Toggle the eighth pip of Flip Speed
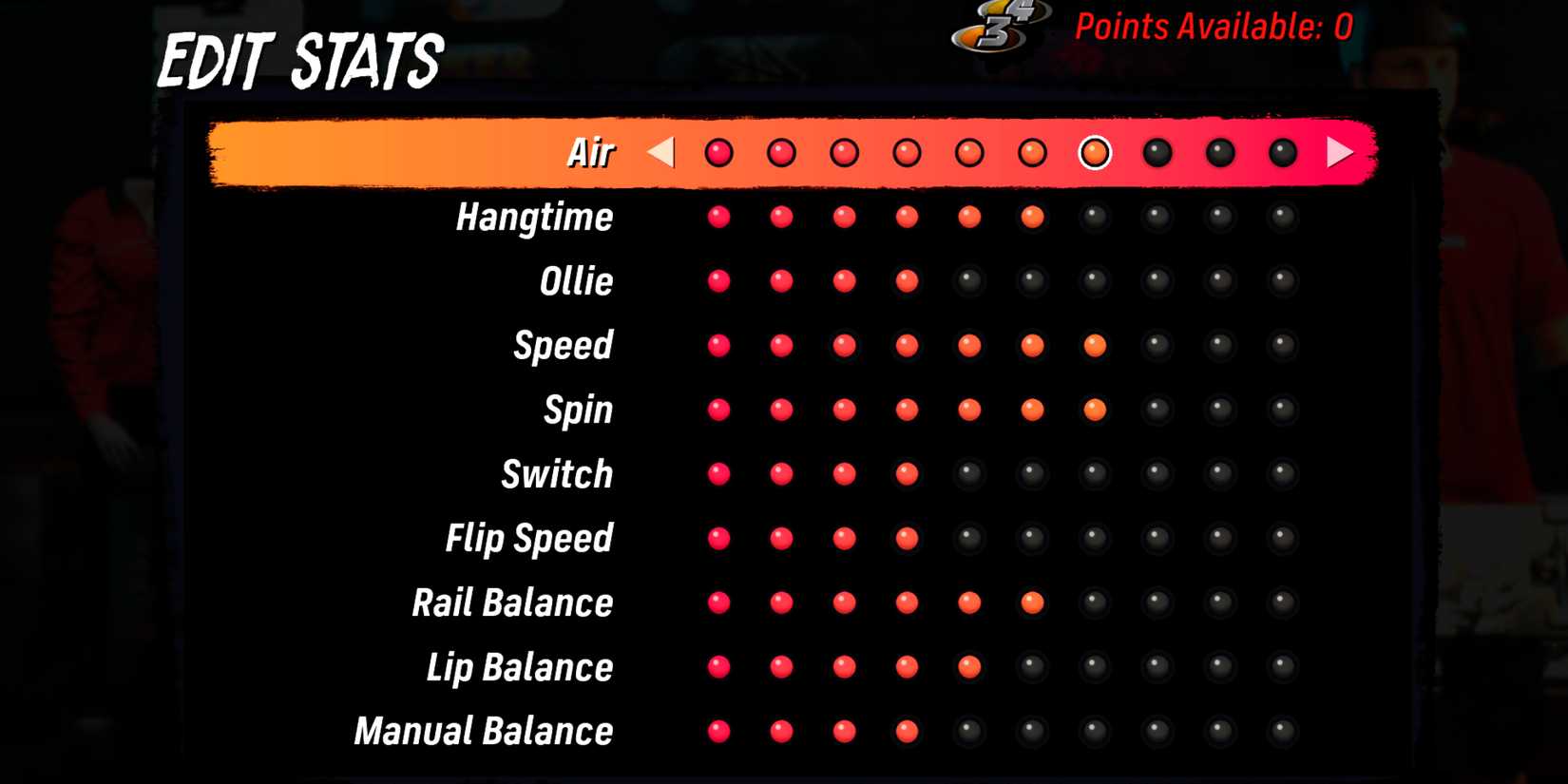Screen dimensions: 1568x784 pyautogui.click(x=1157, y=538)
